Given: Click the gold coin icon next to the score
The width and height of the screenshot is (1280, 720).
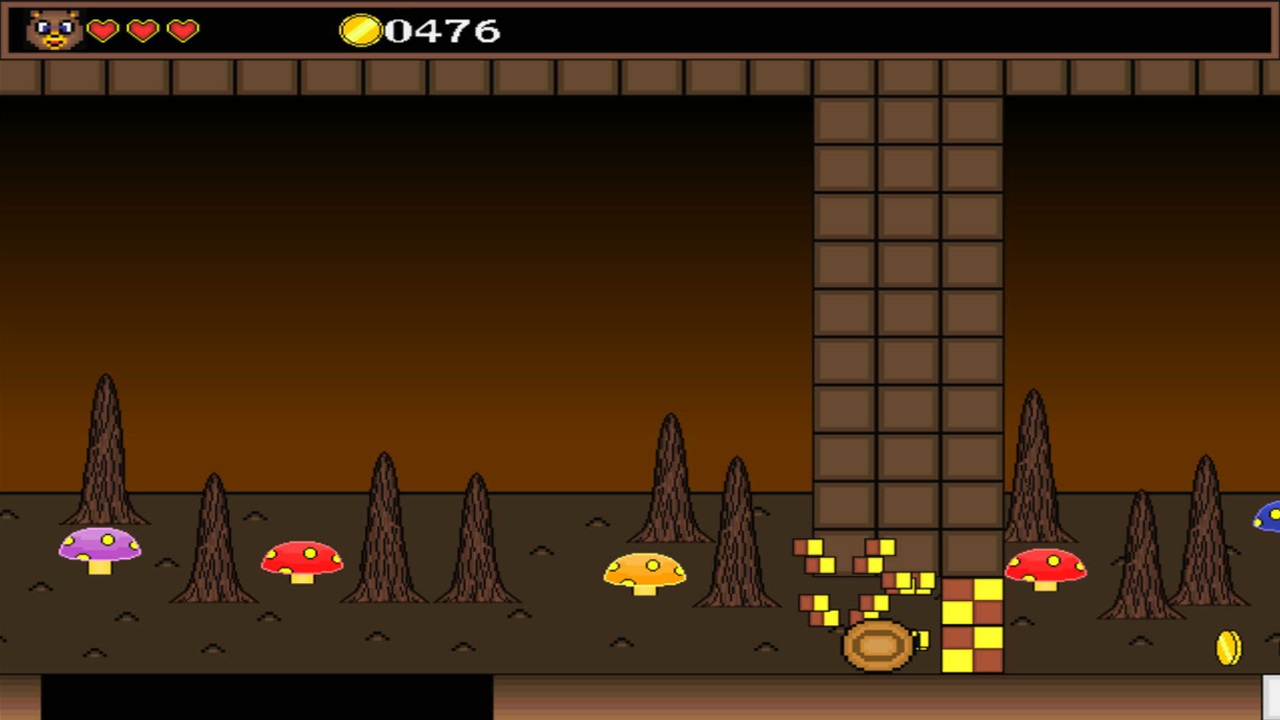Looking at the screenshot, I should click(362, 31).
